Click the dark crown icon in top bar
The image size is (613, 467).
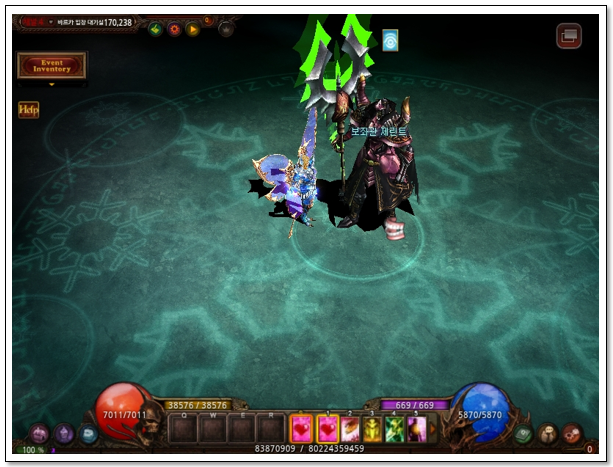point(226,28)
